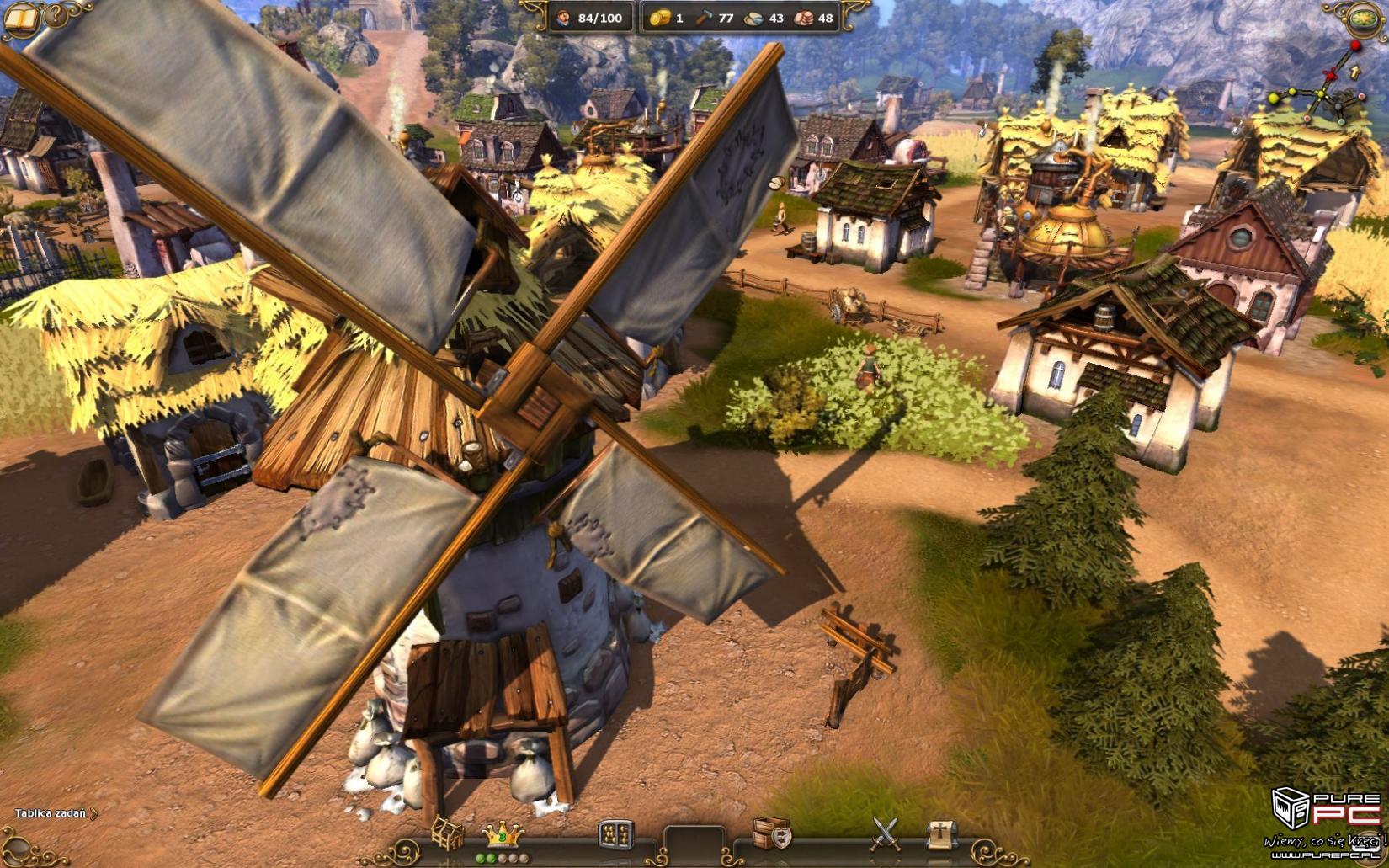Click the gold coin resource icon
The height and width of the screenshot is (868, 1389).
(x=660, y=18)
